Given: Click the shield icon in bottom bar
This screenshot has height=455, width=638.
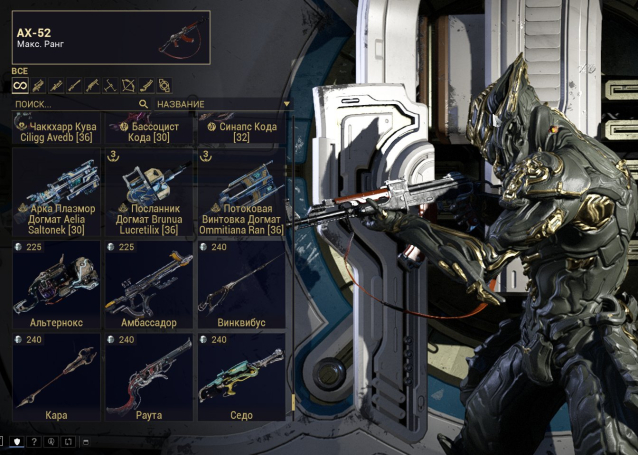Looking at the screenshot, I should [17, 441].
